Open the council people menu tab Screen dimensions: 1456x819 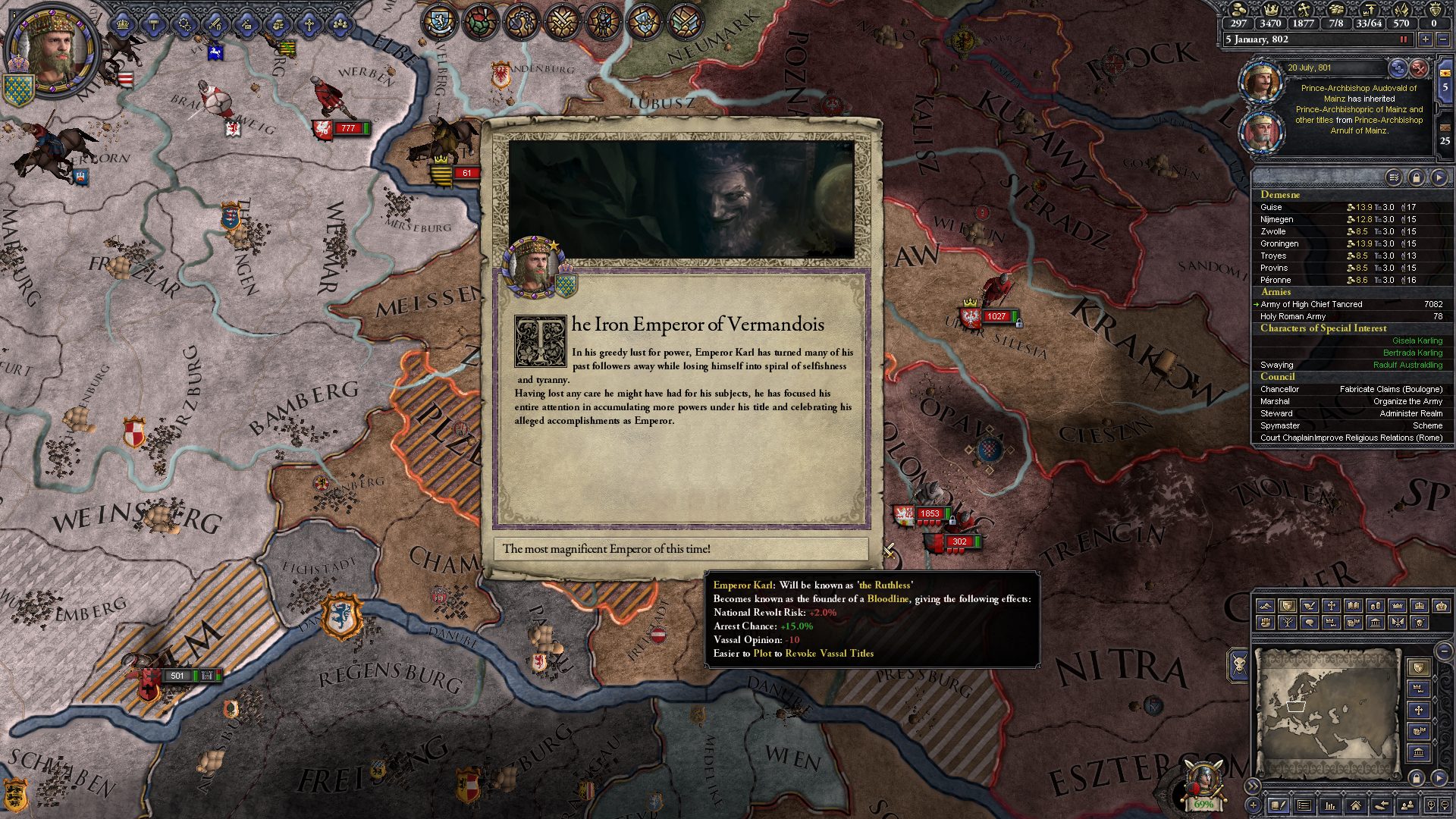(x=340, y=24)
